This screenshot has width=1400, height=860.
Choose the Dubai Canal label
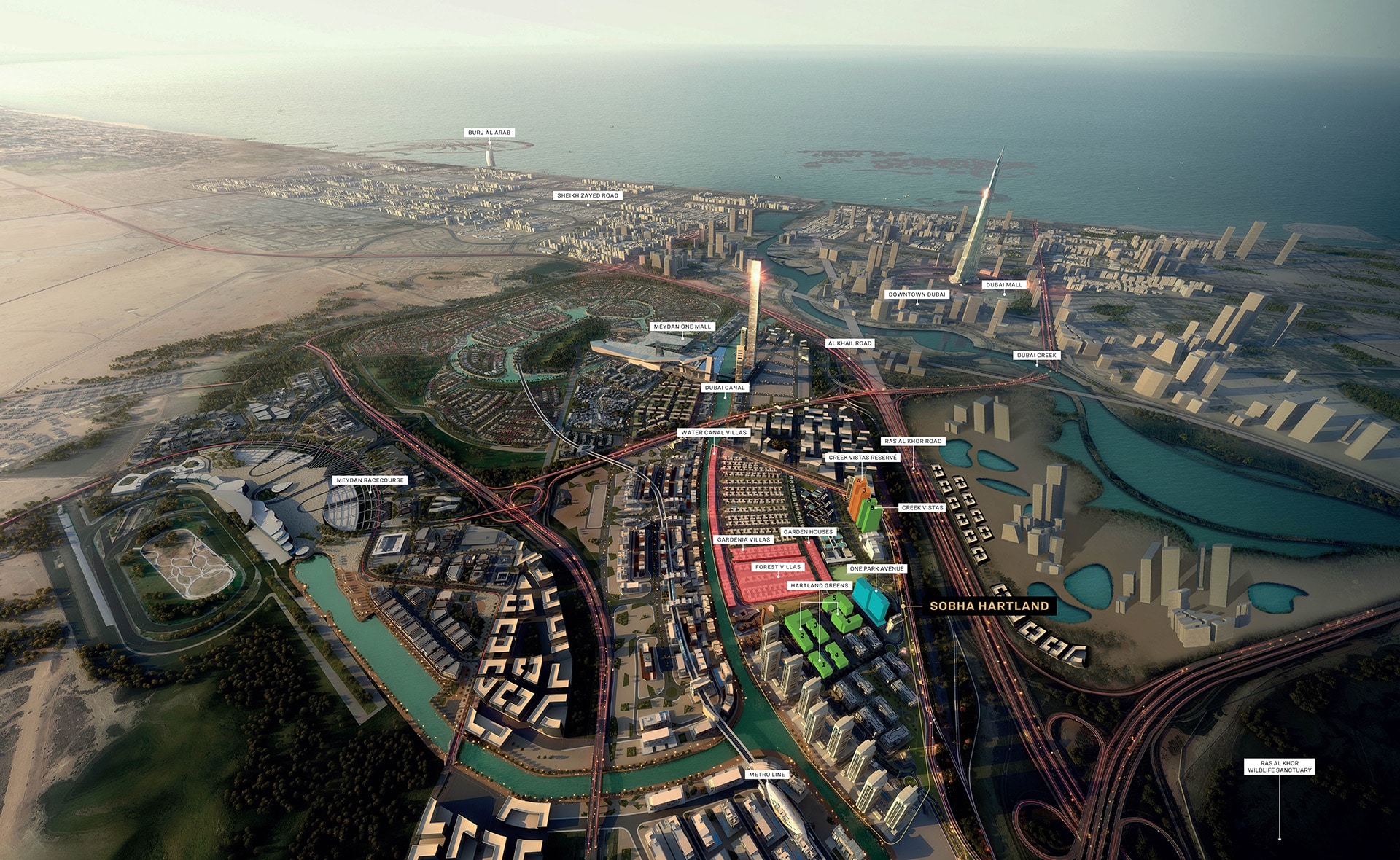(725, 388)
